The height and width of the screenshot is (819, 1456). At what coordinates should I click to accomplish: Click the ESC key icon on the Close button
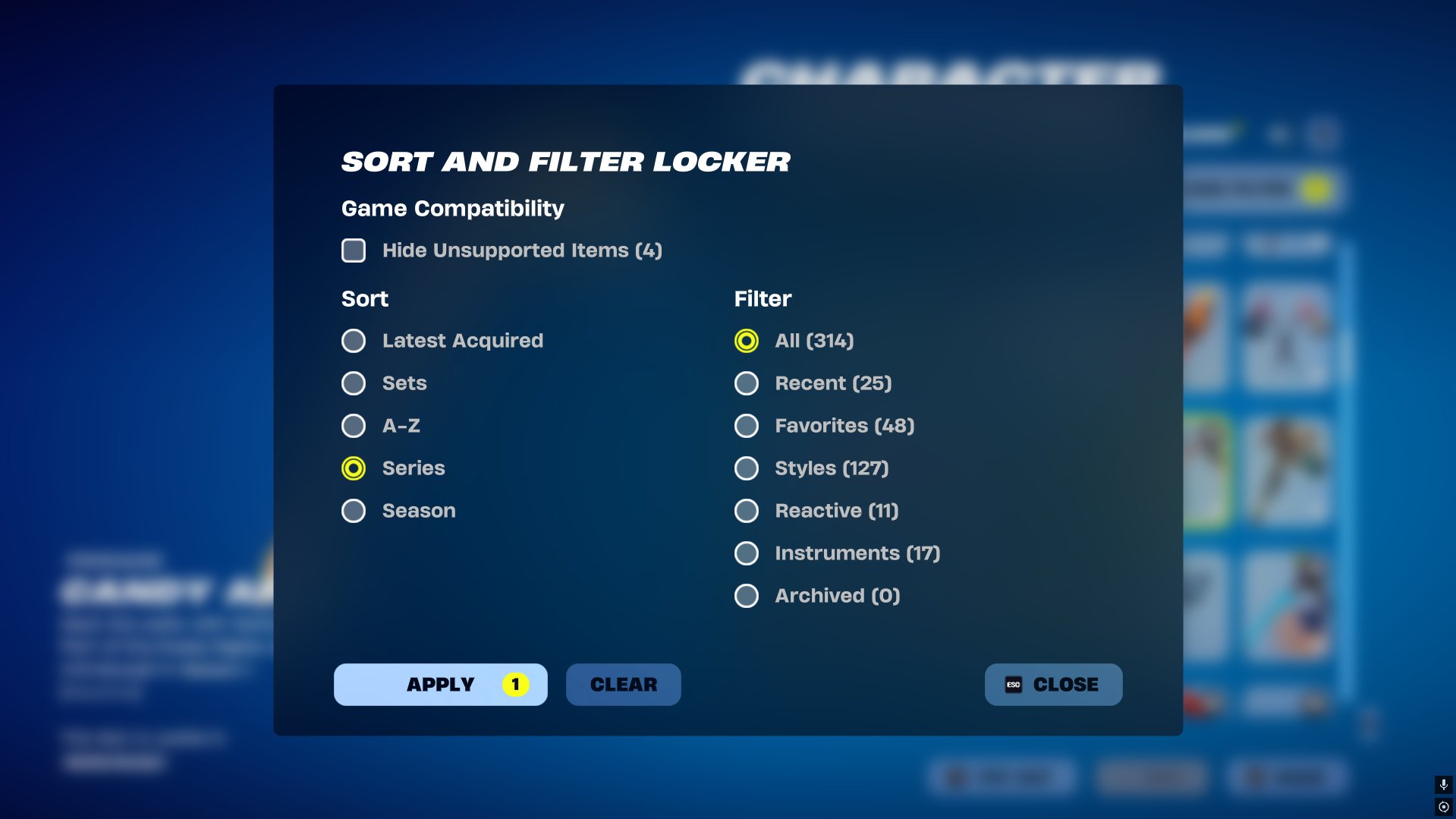pyautogui.click(x=1012, y=684)
